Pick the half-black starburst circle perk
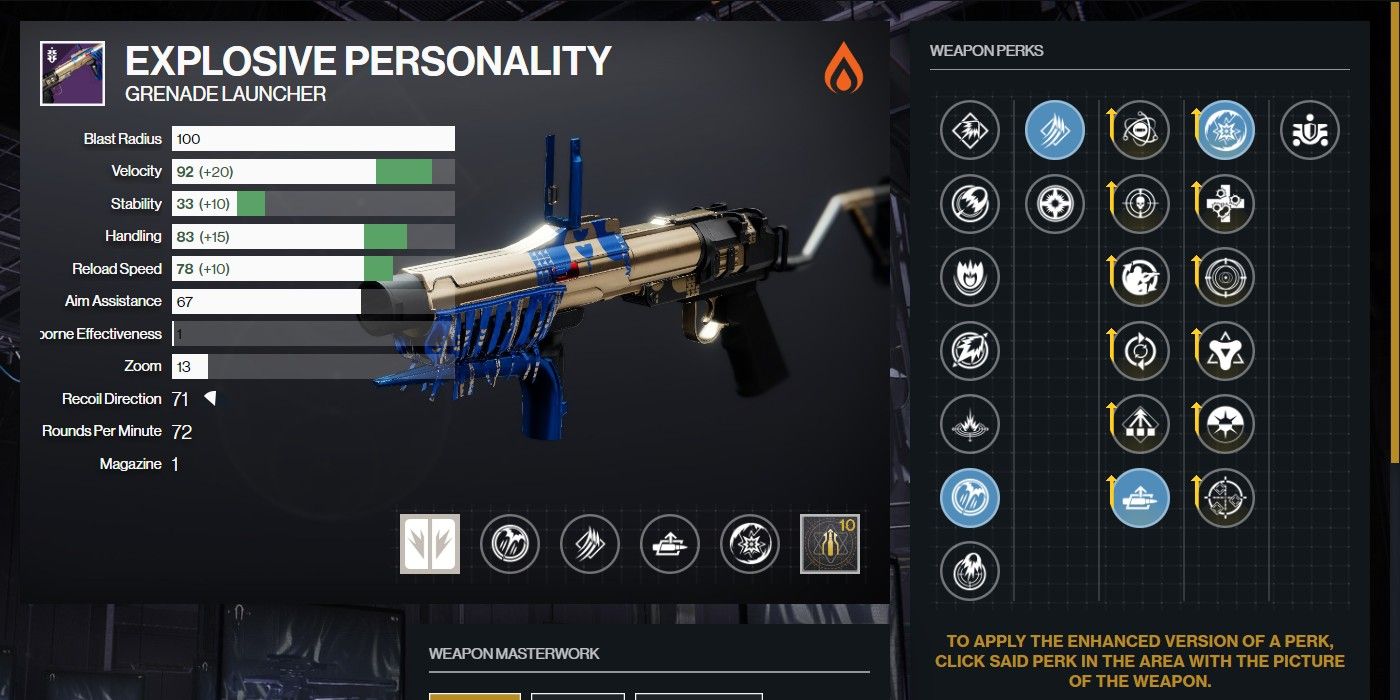This screenshot has height=700, width=1400. 1225,424
